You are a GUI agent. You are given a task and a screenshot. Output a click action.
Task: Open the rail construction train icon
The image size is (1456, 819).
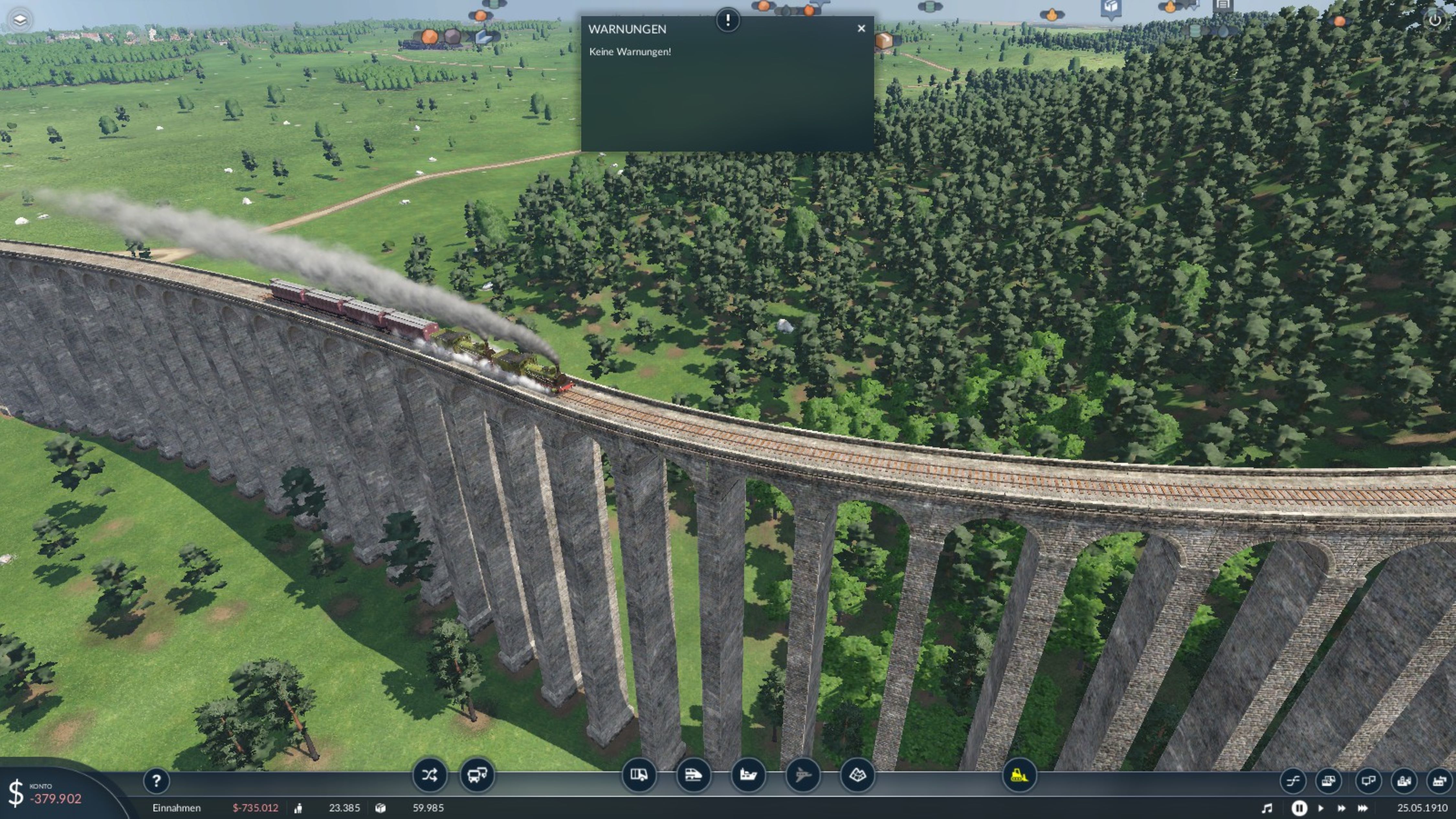(x=693, y=775)
